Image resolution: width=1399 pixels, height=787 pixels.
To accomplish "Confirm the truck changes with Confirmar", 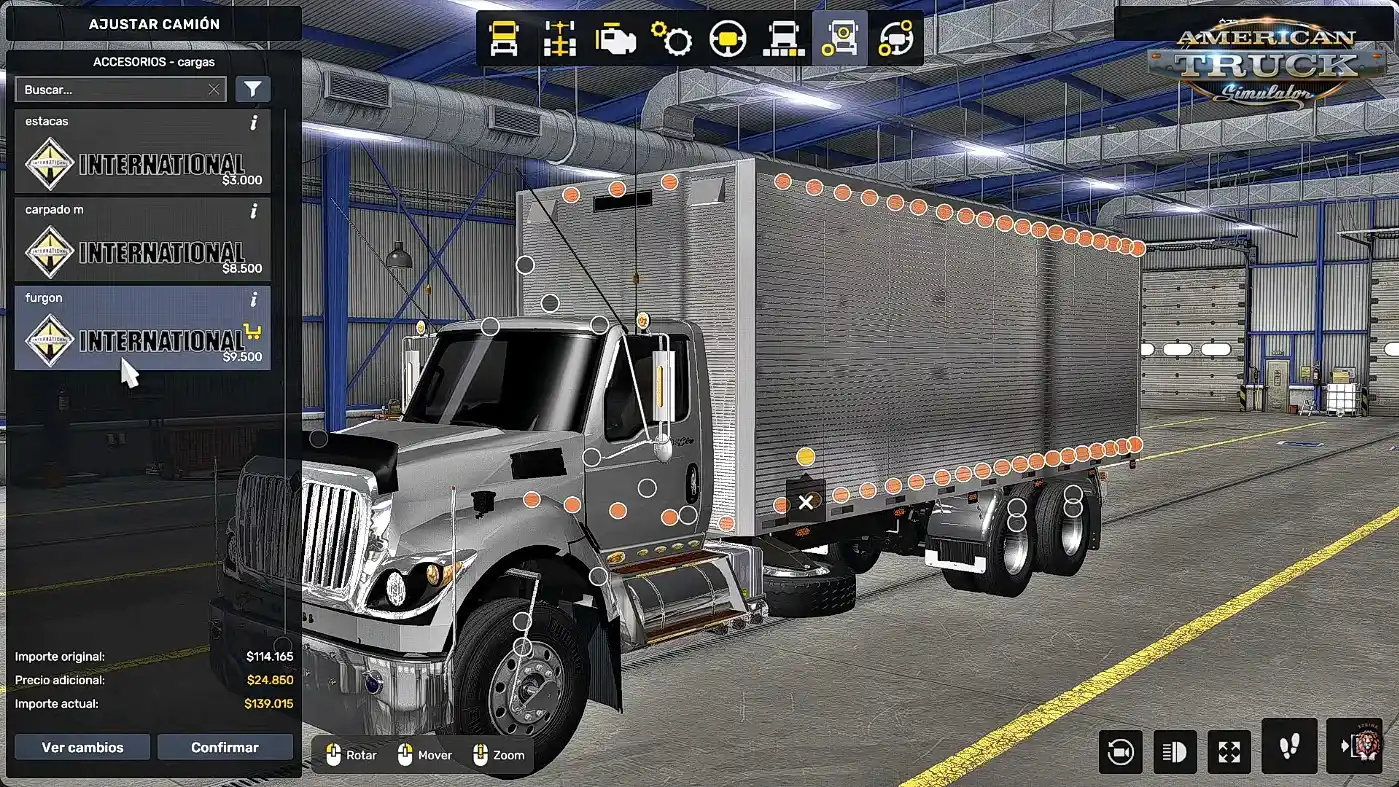I will [225, 747].
